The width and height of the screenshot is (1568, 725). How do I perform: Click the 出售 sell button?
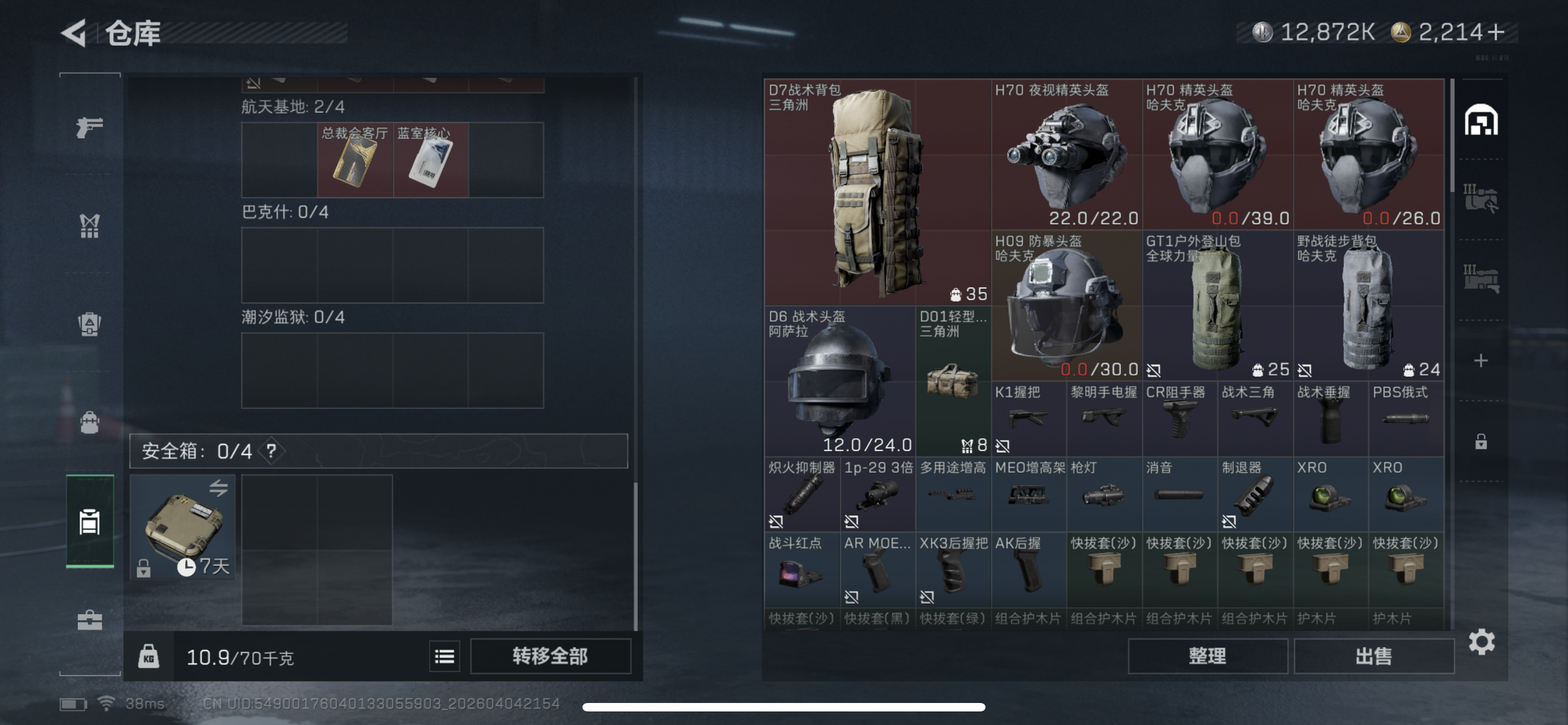pos(1374,656)
